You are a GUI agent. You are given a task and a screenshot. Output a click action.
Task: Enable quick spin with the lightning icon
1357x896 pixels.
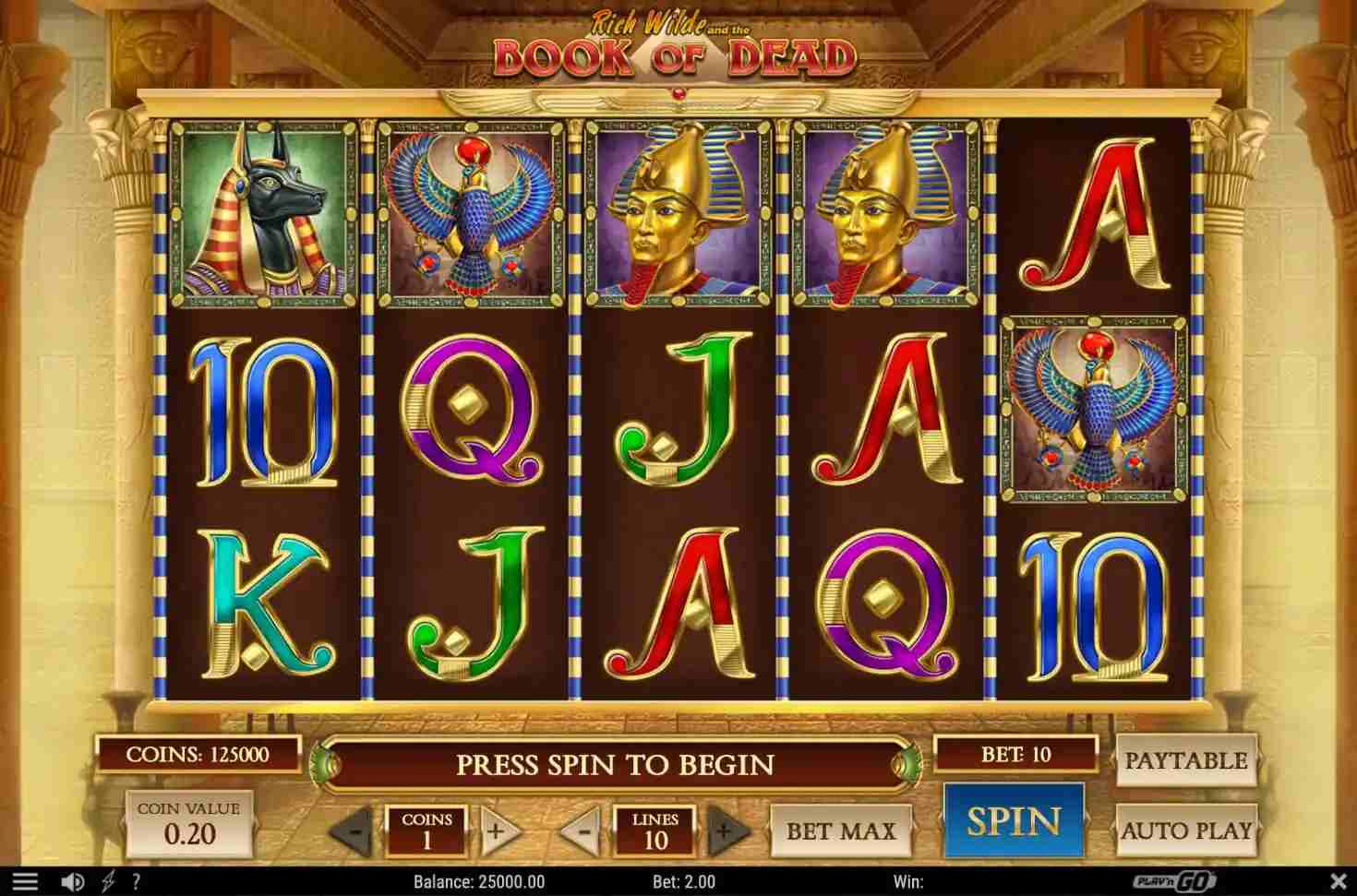[x=109, y=879]
